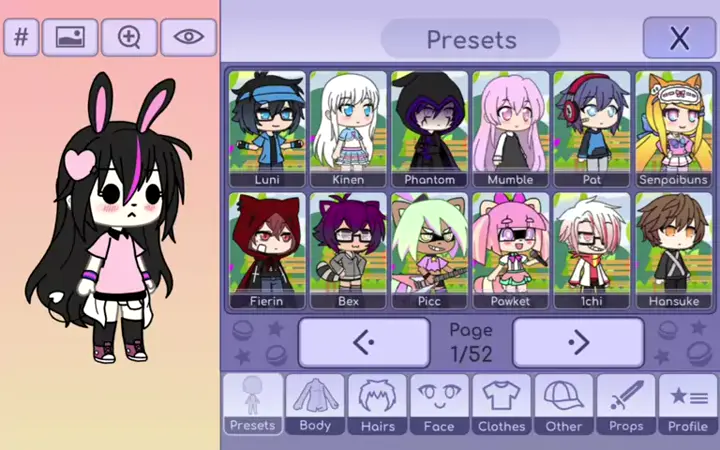Screen dimensions: 720x450
Task: Select the Picc preset with guitar
Action: (x=429, y=249)
